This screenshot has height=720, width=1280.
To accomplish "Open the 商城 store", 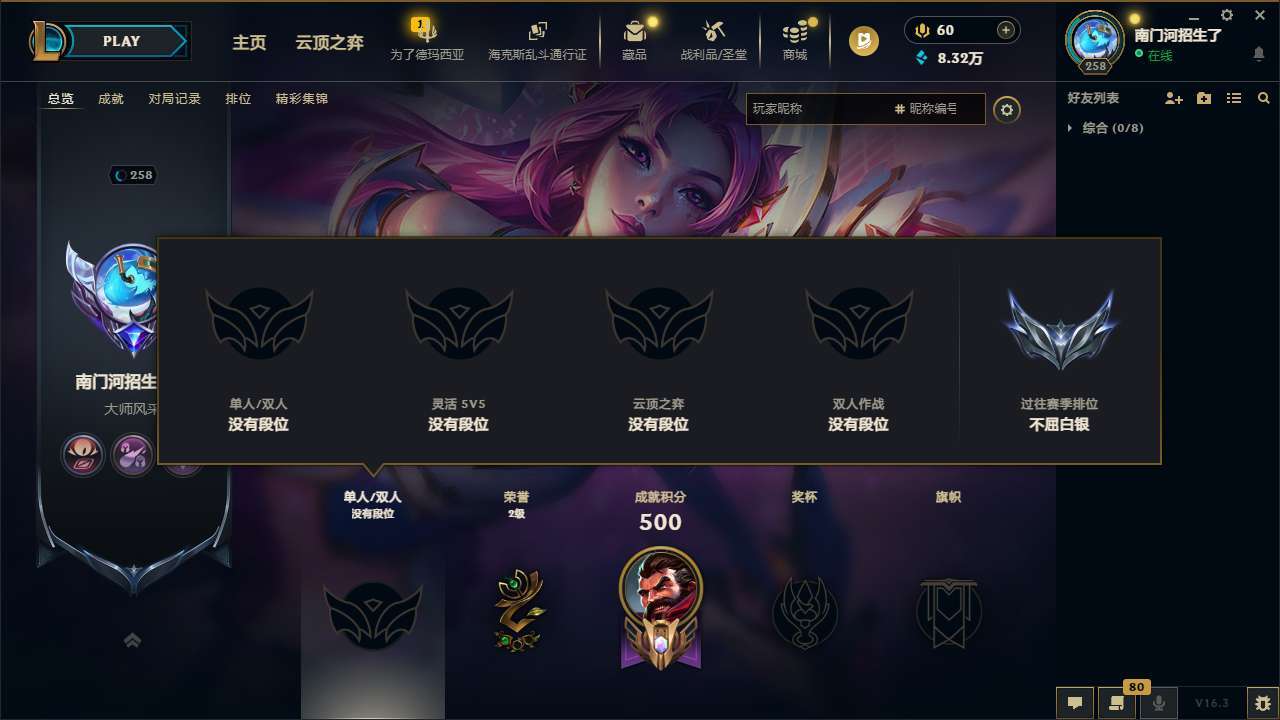I will 795,40.
